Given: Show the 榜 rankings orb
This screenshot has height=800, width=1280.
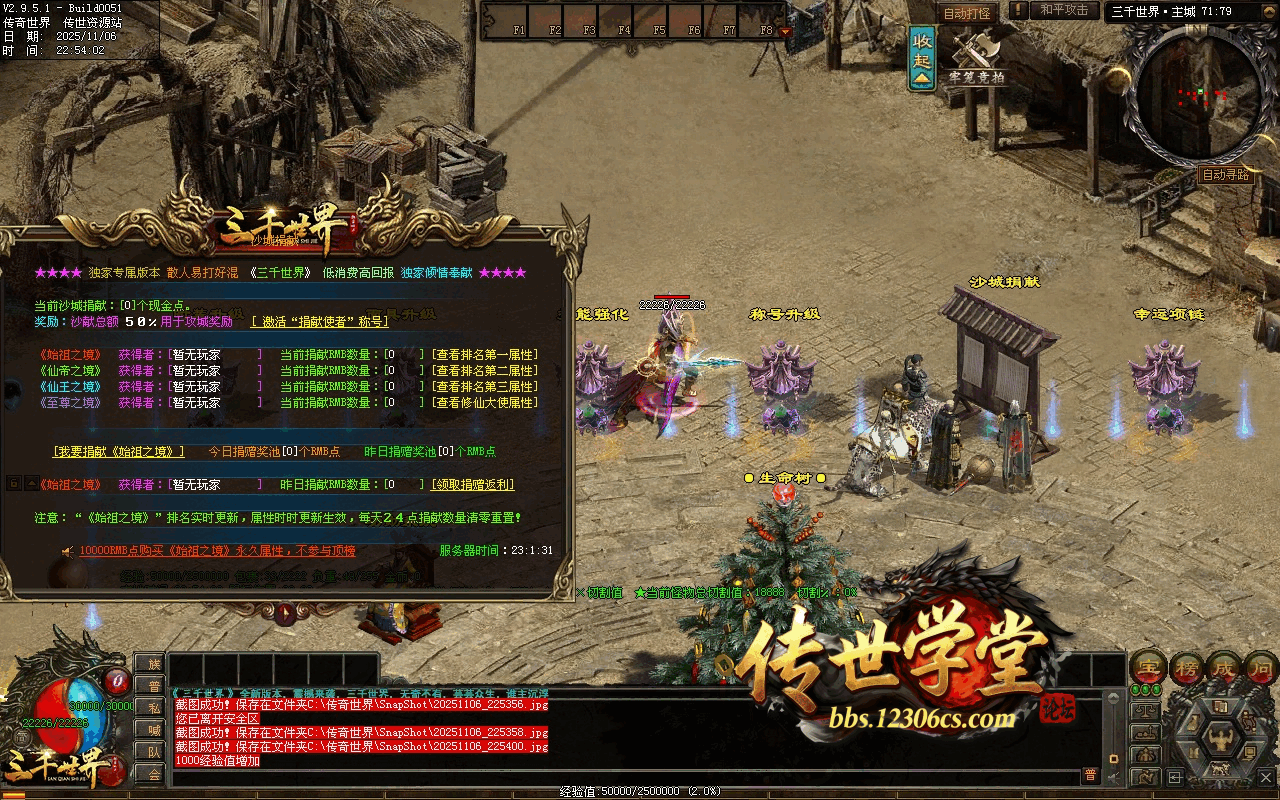Looking at the screenshot, I should [x=1189, y=666].
